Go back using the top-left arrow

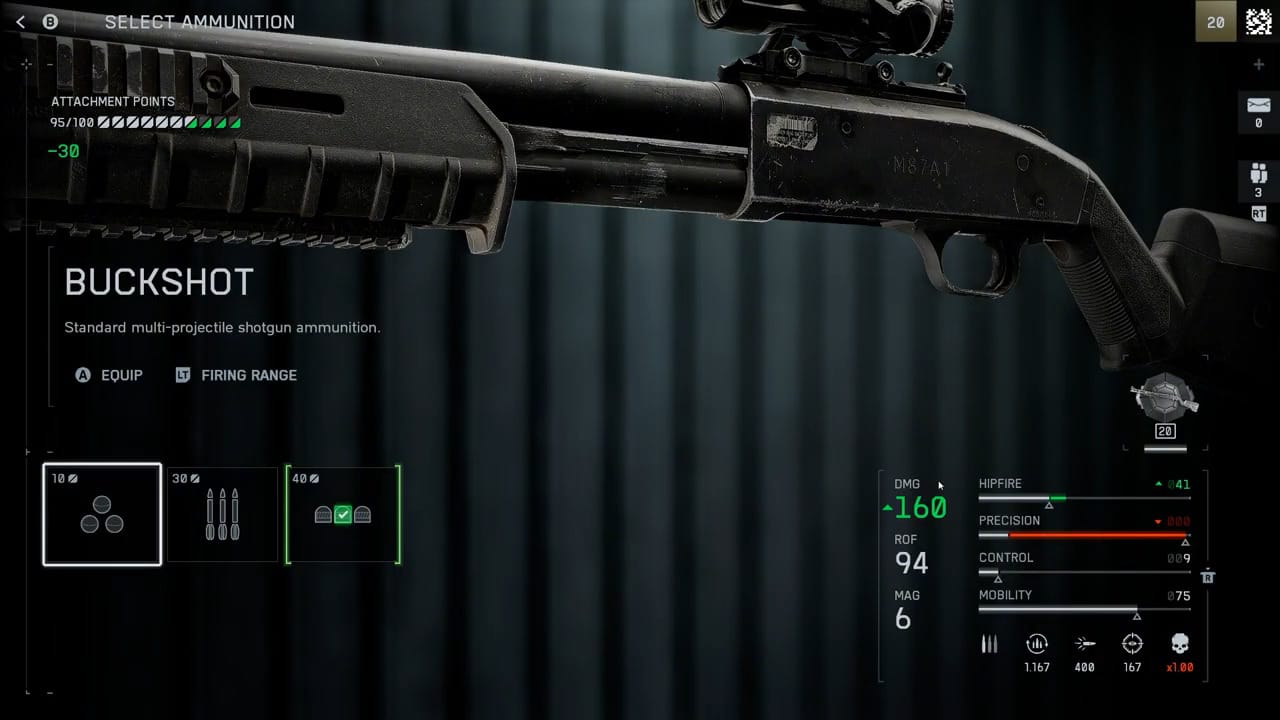coord(21,22)
